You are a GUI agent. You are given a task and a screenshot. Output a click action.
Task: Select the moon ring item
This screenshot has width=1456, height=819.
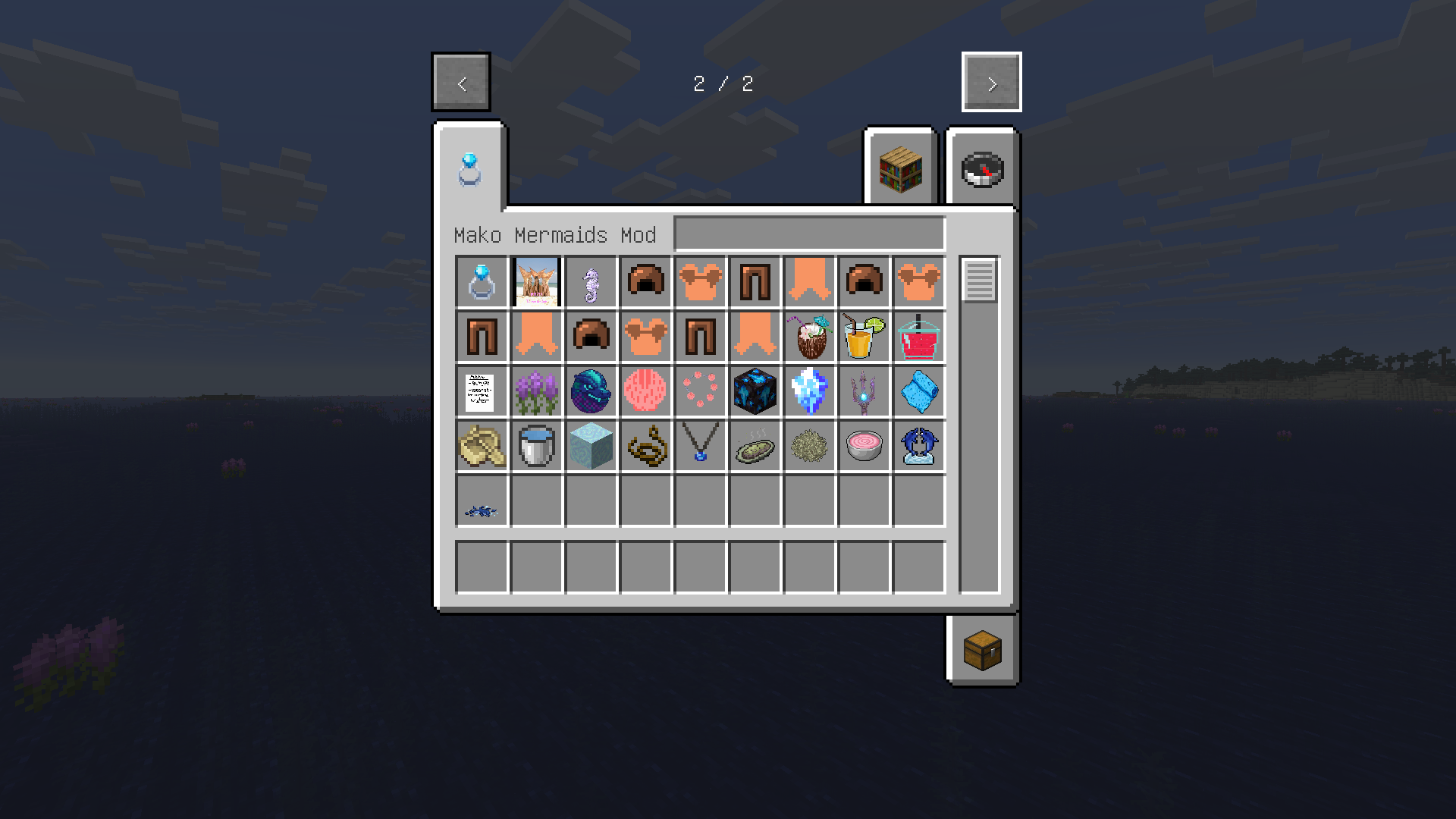(x=482, y=282)
